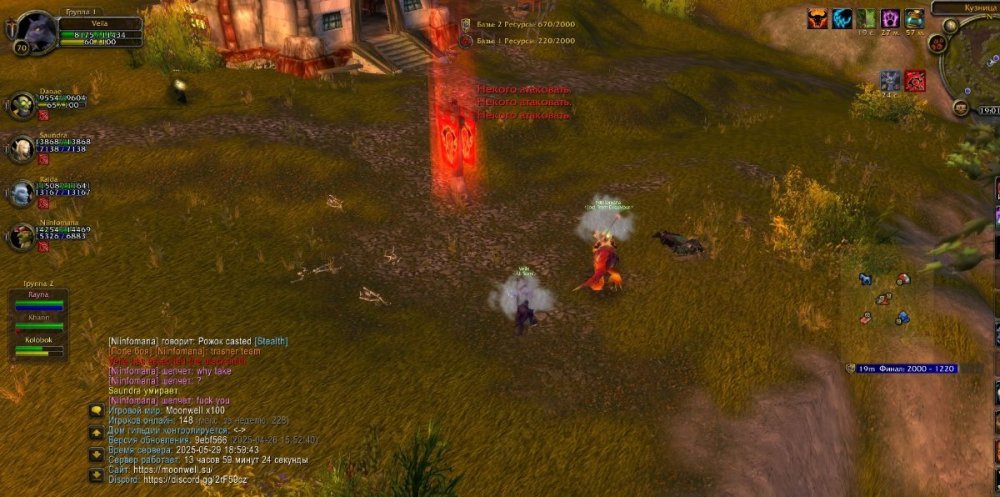Jump chat to the bottom
This screenshot has height=497, width=1000.
96,474
